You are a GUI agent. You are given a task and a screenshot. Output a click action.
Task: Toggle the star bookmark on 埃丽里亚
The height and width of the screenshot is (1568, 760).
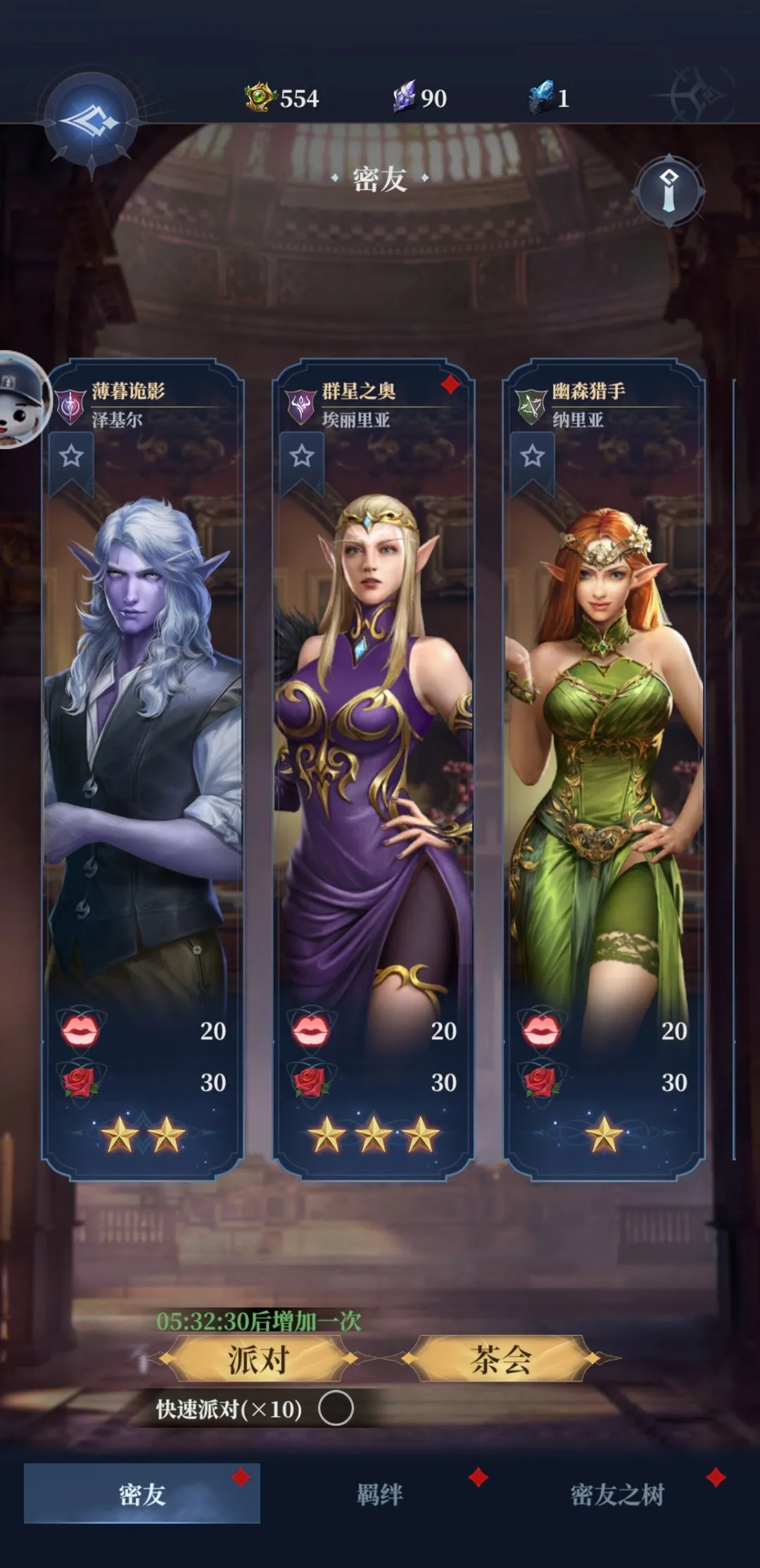click(x=302, y=457)
